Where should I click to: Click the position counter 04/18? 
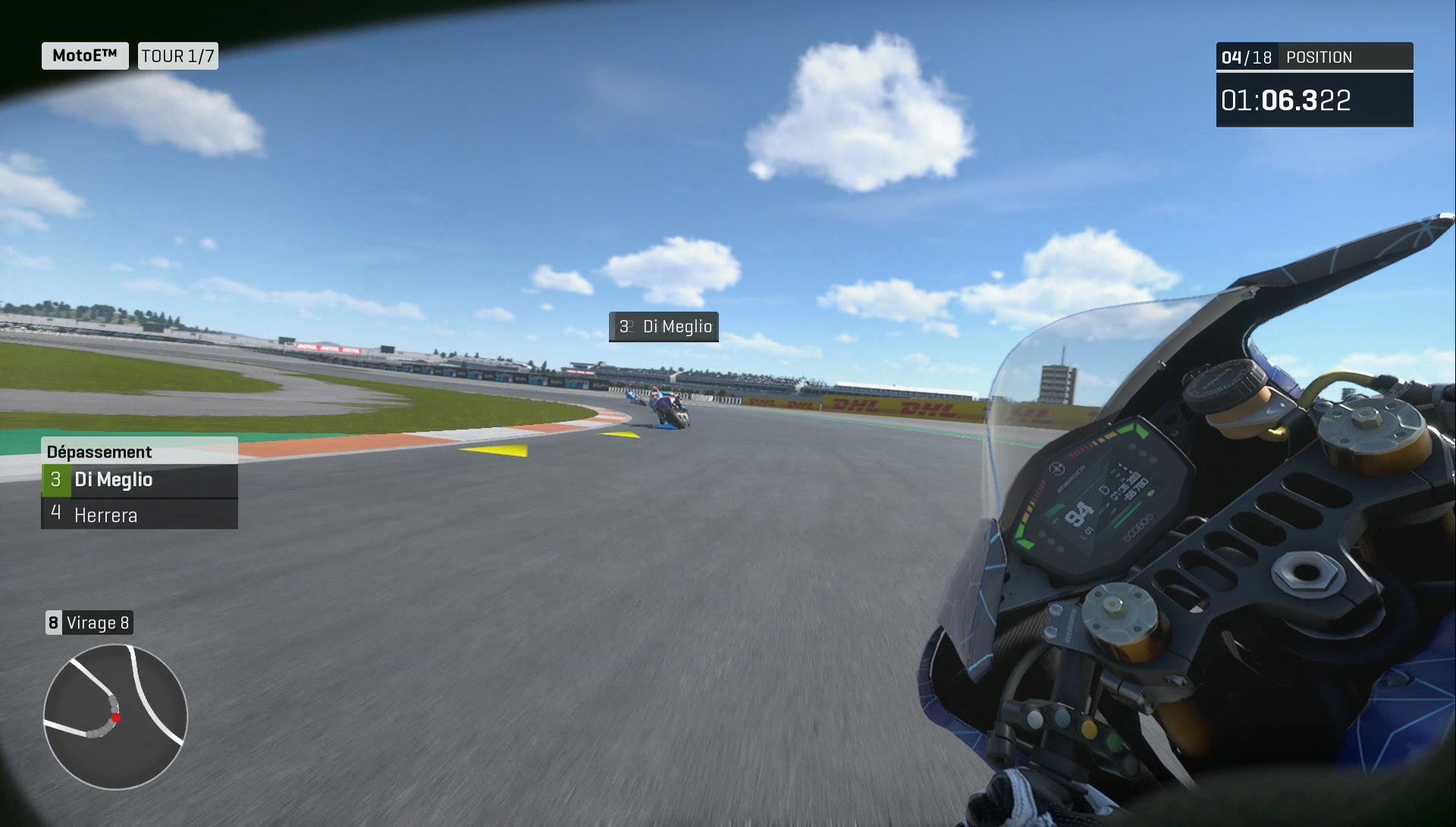click(x=1247, y=56)
